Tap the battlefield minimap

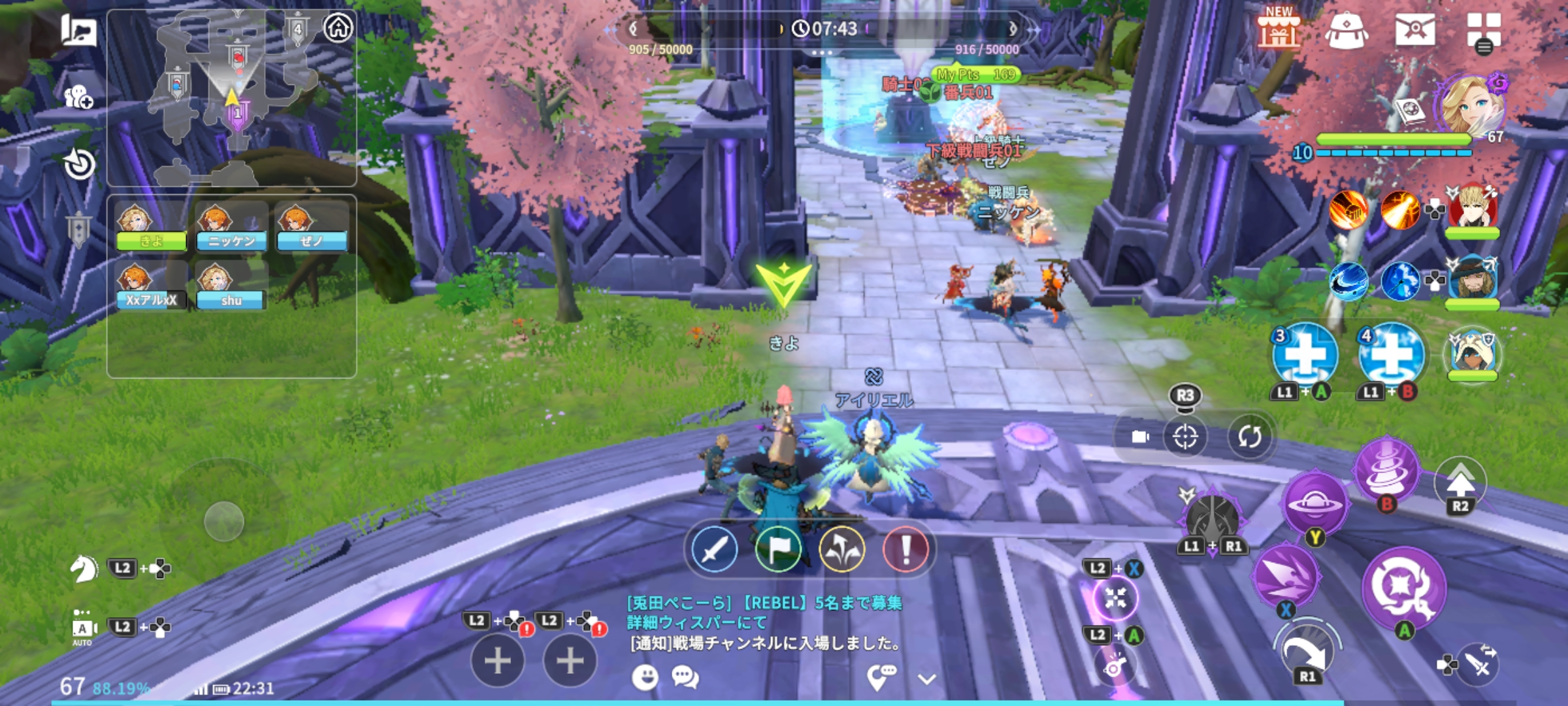(231, 98)
